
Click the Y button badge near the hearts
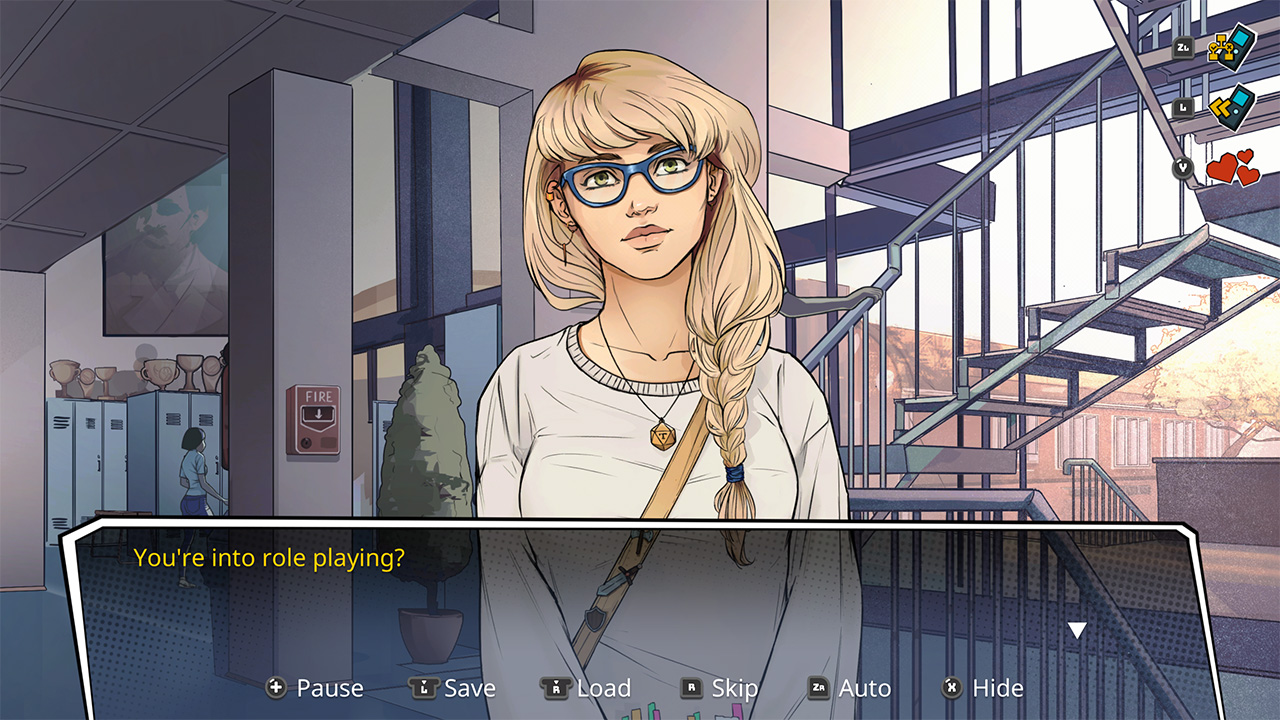coord(1183,167)
